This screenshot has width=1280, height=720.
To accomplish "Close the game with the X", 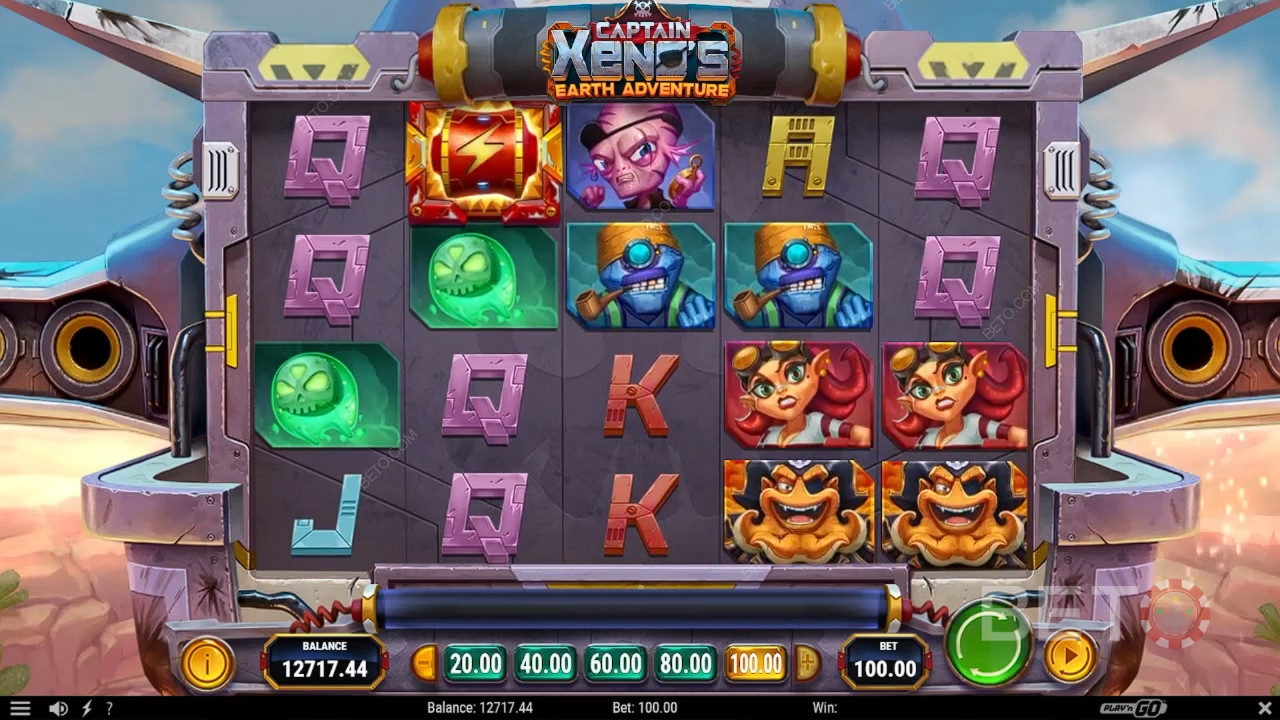I will click(1263, 708).
